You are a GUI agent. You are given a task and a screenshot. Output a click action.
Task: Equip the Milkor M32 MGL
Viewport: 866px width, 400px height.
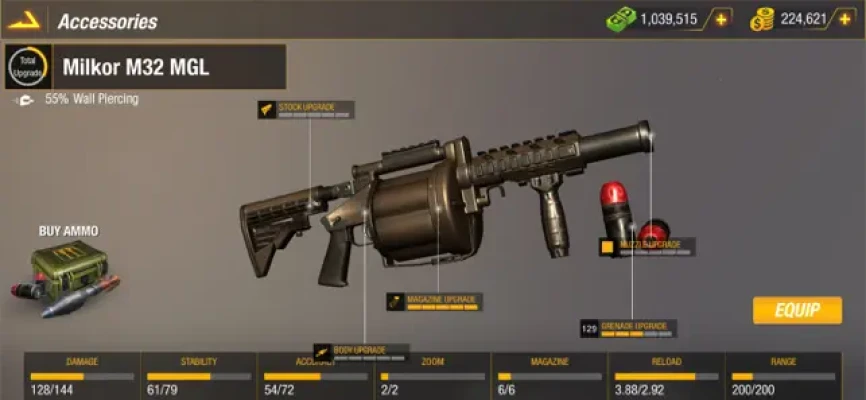pos(797,310)
